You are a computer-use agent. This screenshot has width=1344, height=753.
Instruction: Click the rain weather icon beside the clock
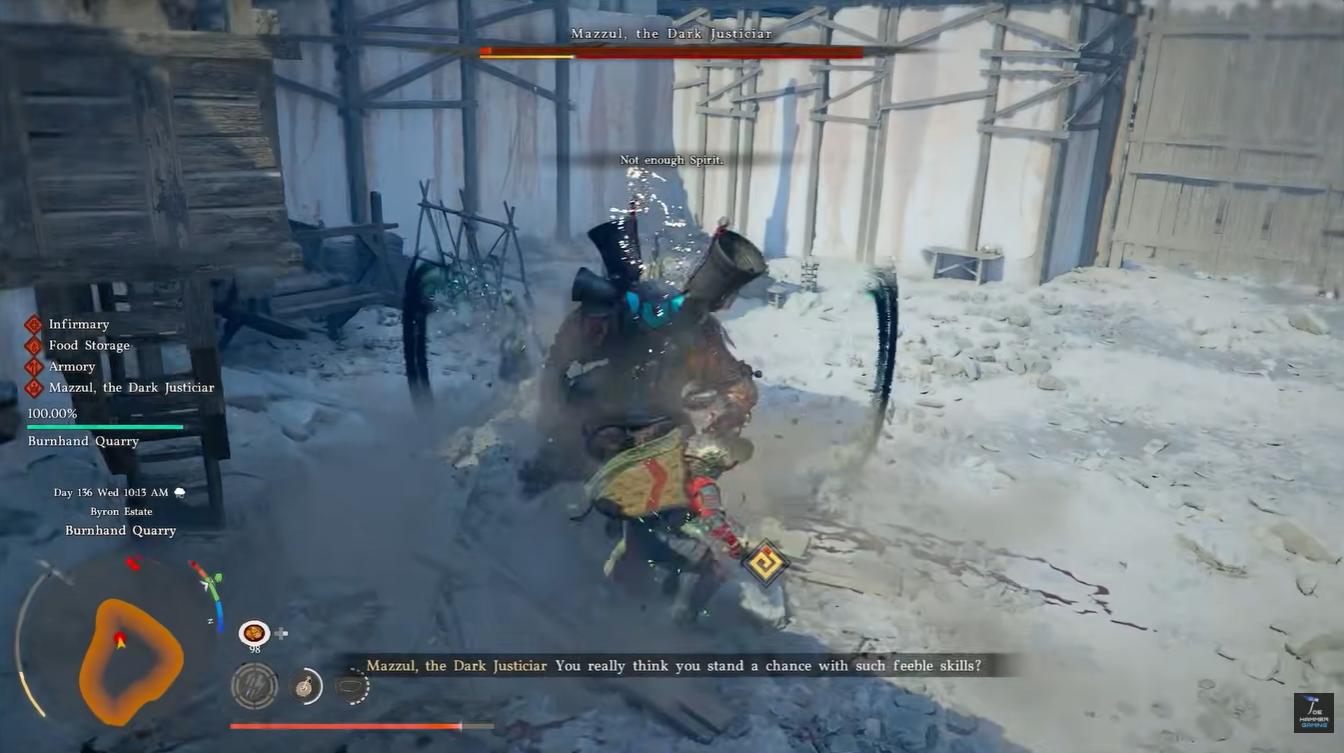[x=180, y=492]
